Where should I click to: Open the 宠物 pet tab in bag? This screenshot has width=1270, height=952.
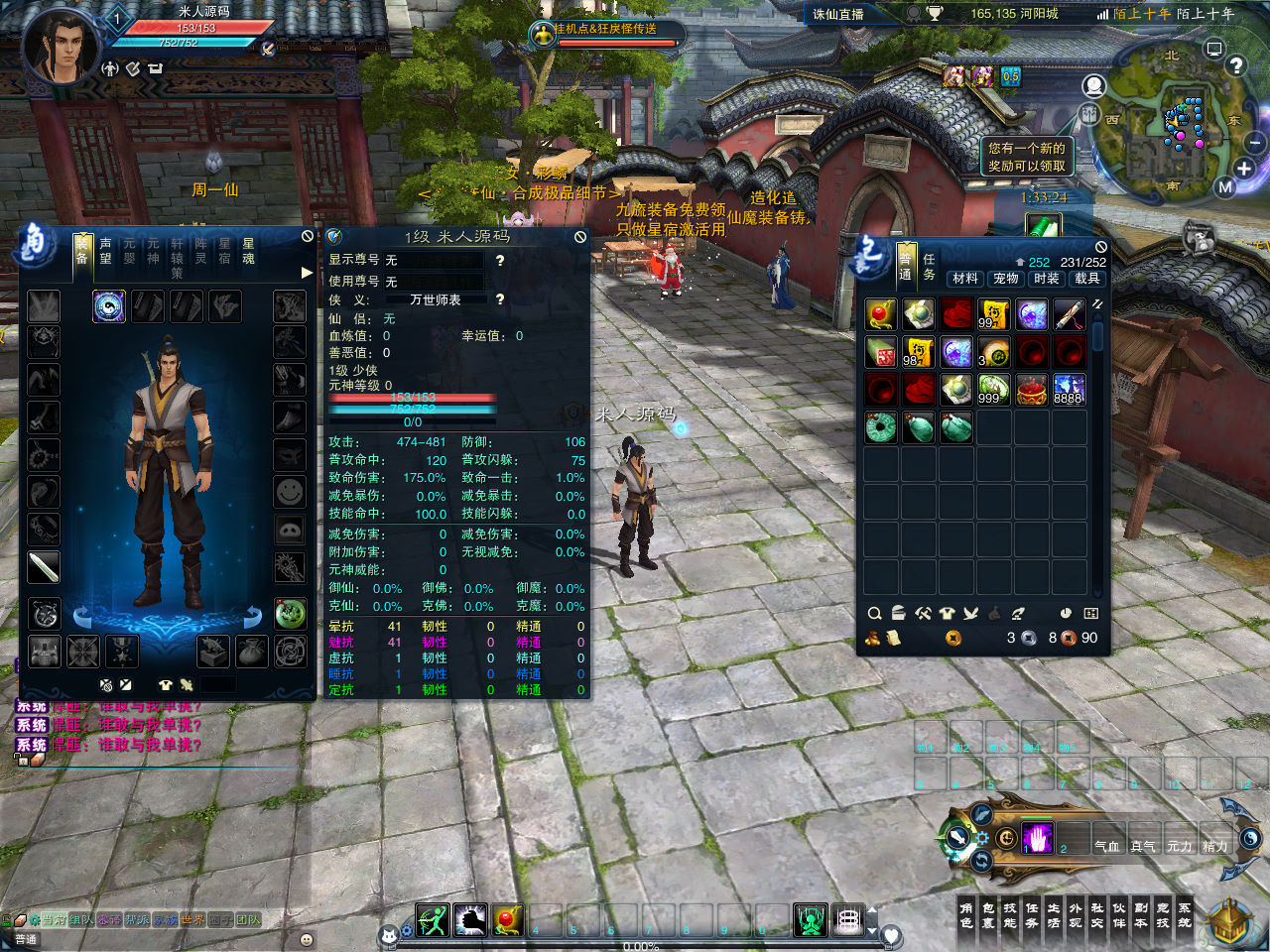(x=1006, y=279)
